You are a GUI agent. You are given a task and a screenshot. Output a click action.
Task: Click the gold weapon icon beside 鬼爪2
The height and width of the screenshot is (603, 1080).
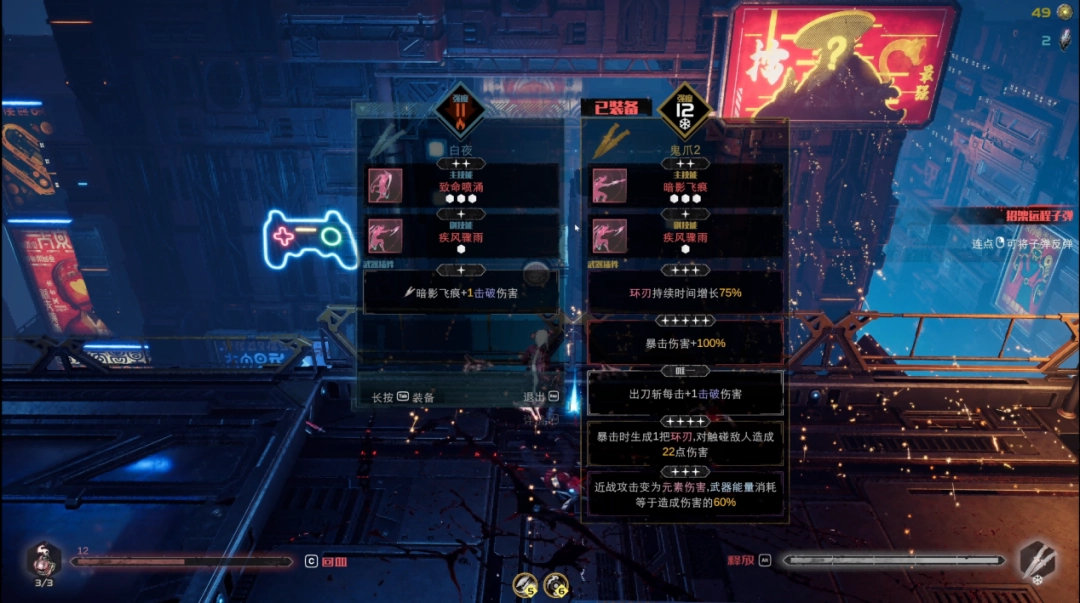[x=607, y=141]
